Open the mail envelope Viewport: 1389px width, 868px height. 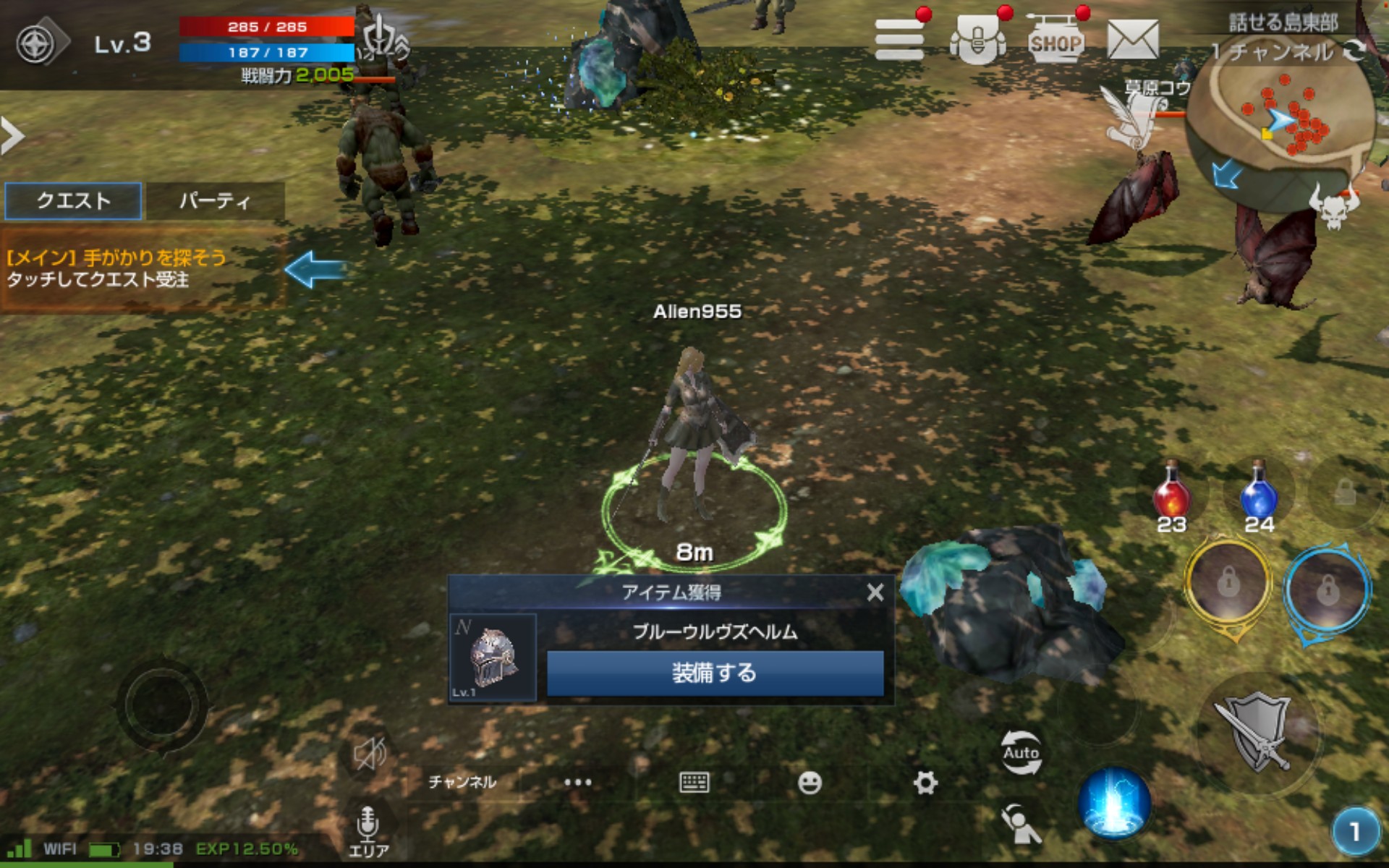[x=1132, y=40]
